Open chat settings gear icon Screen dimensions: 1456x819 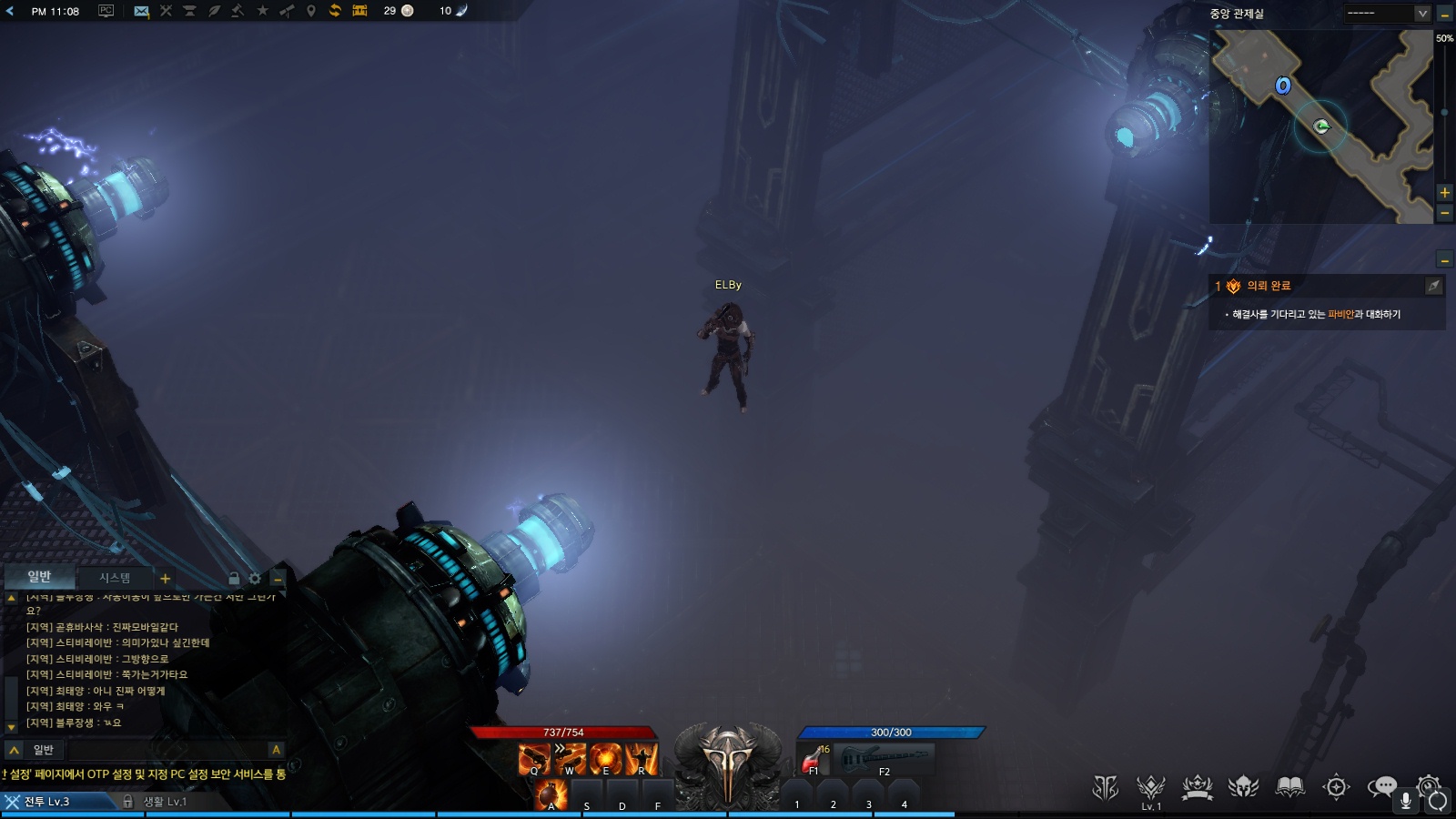coord(255,579)
